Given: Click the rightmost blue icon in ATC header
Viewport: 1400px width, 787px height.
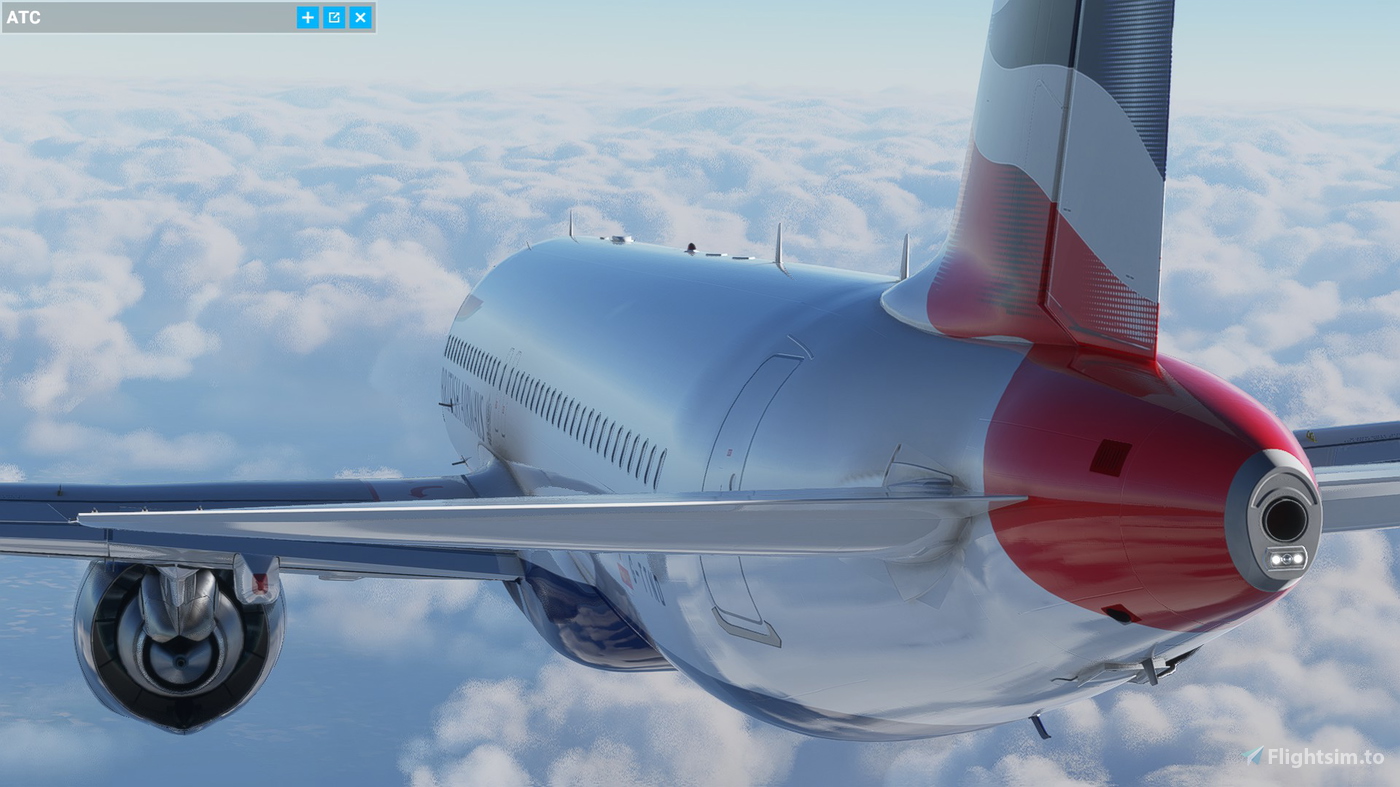Looking at the screenshot, I should click(x=359, y=17).
